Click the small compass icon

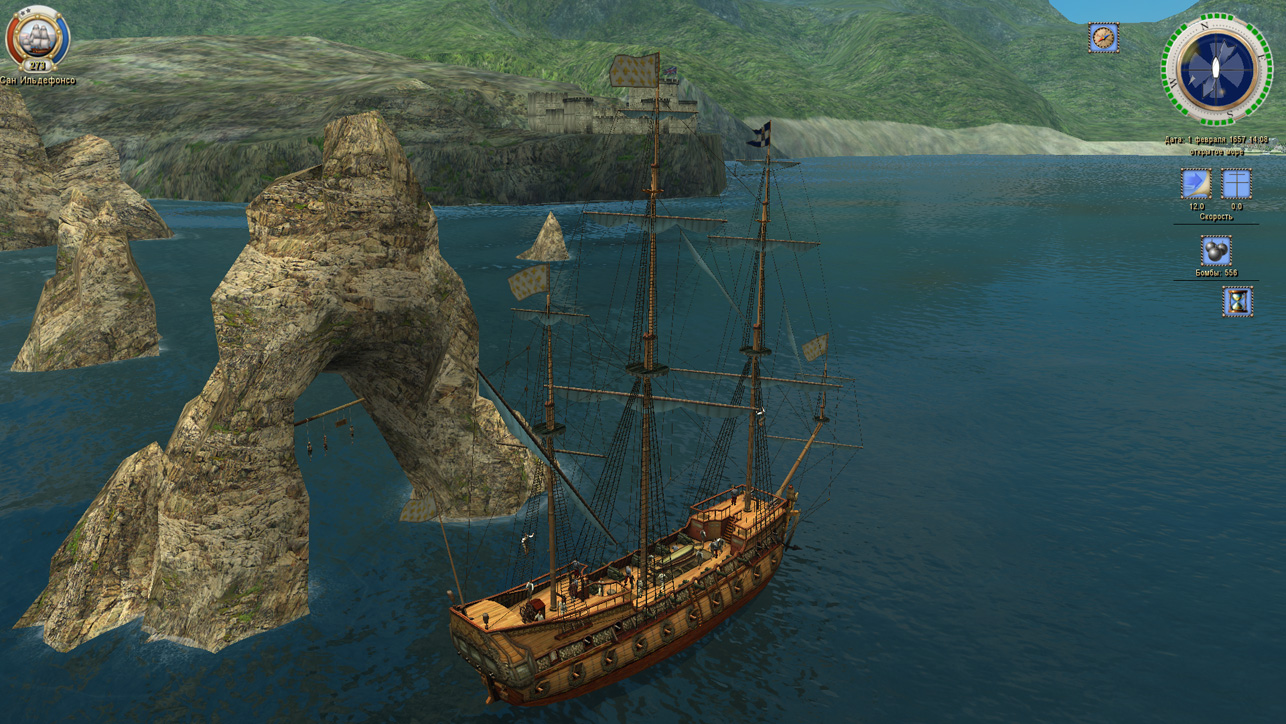pos(1103,38)
